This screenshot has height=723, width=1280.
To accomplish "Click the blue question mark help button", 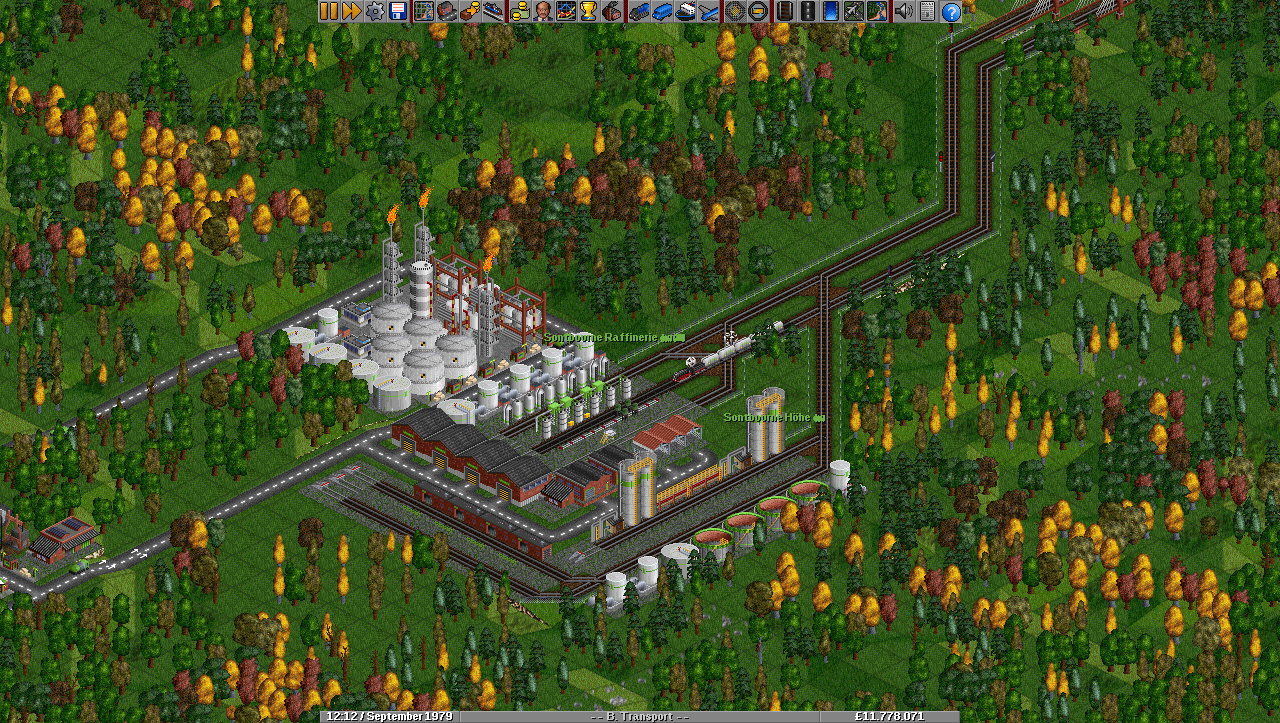I will click(951, 11).
